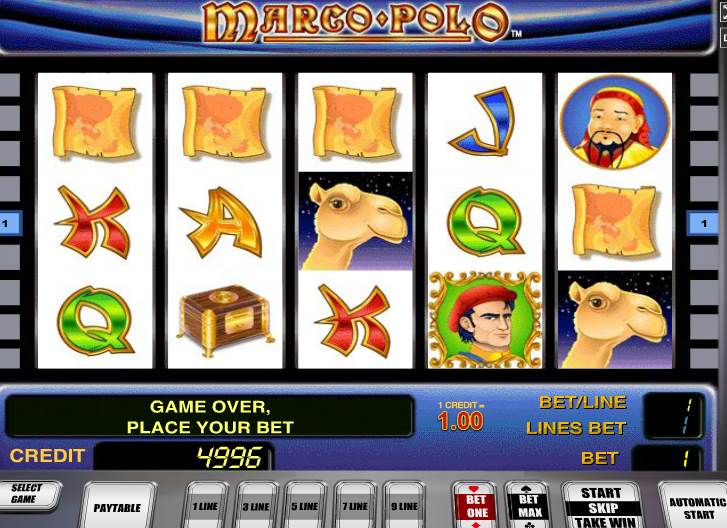
Task: Show the Paytable
Action: 118,506
